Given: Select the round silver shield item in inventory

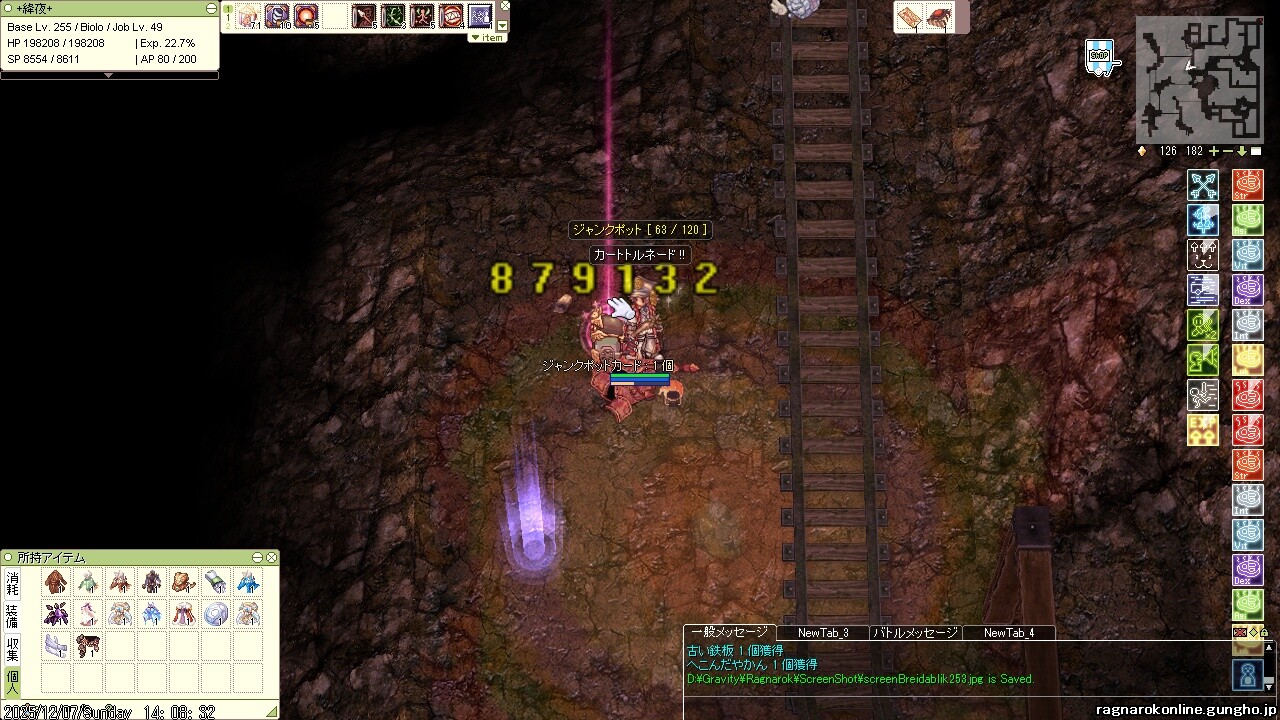Looking at the screenshot, I should click(216, 613).
